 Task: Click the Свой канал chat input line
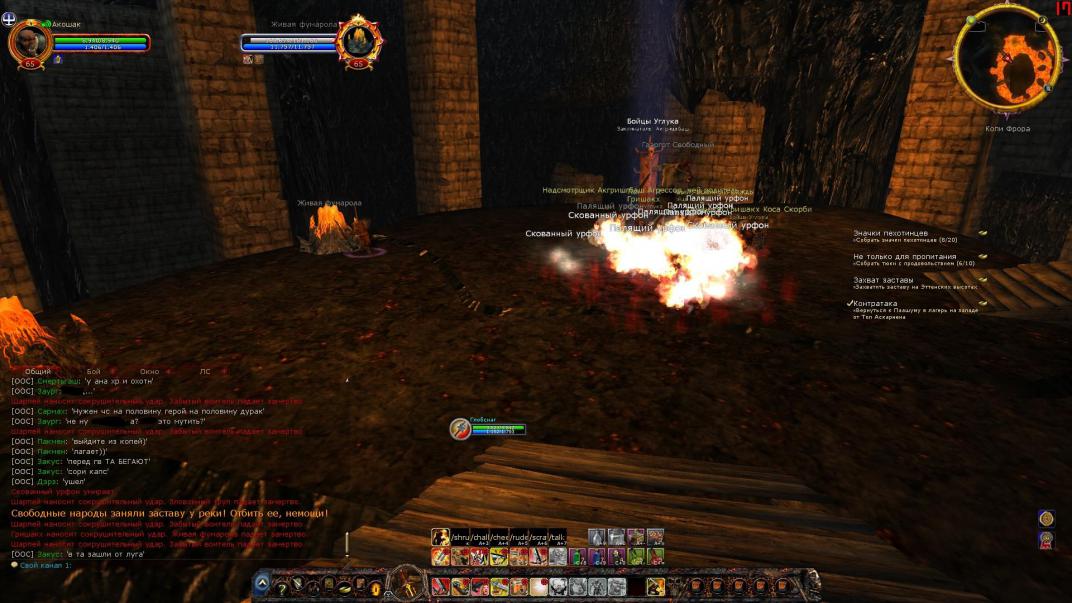150,565
